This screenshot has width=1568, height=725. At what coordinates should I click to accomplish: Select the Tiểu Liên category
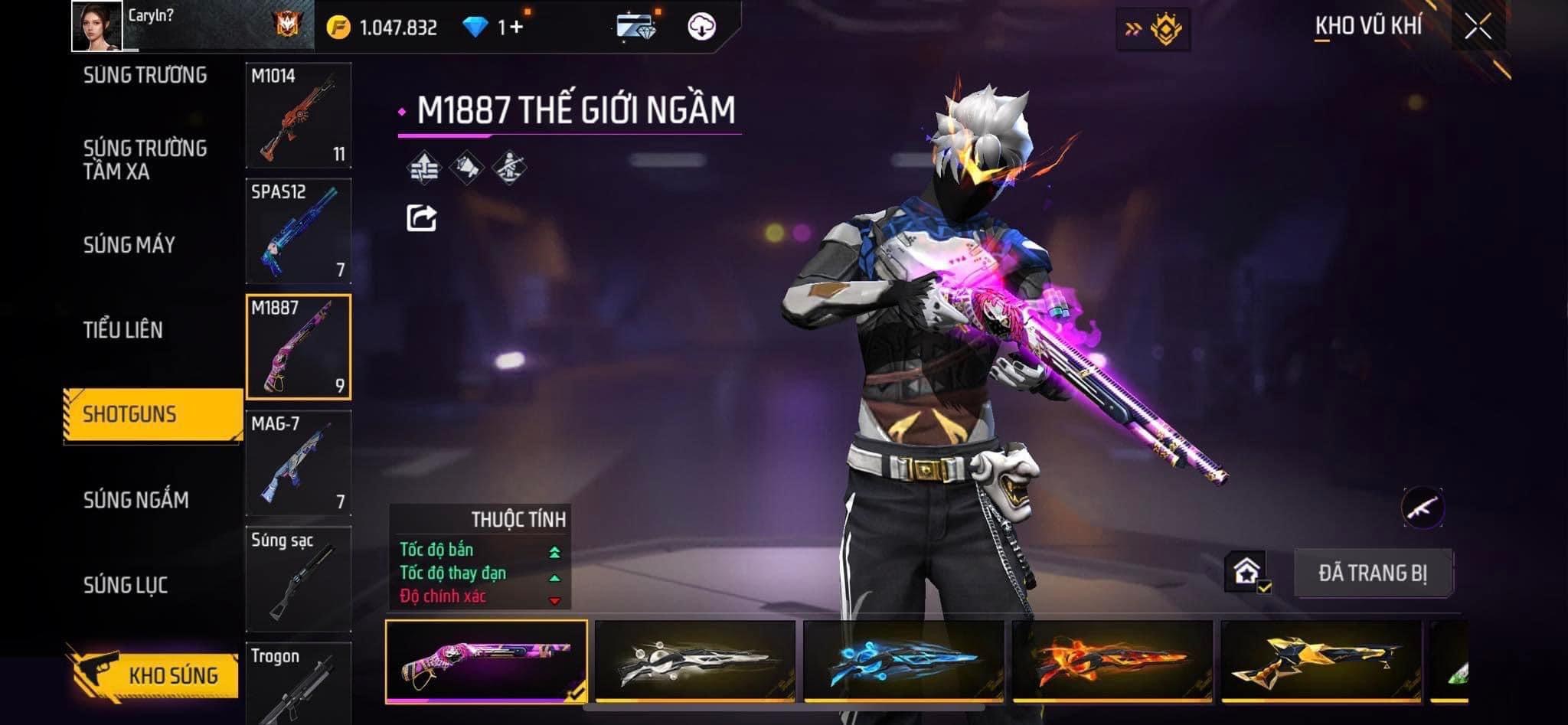tap(123, 330)
